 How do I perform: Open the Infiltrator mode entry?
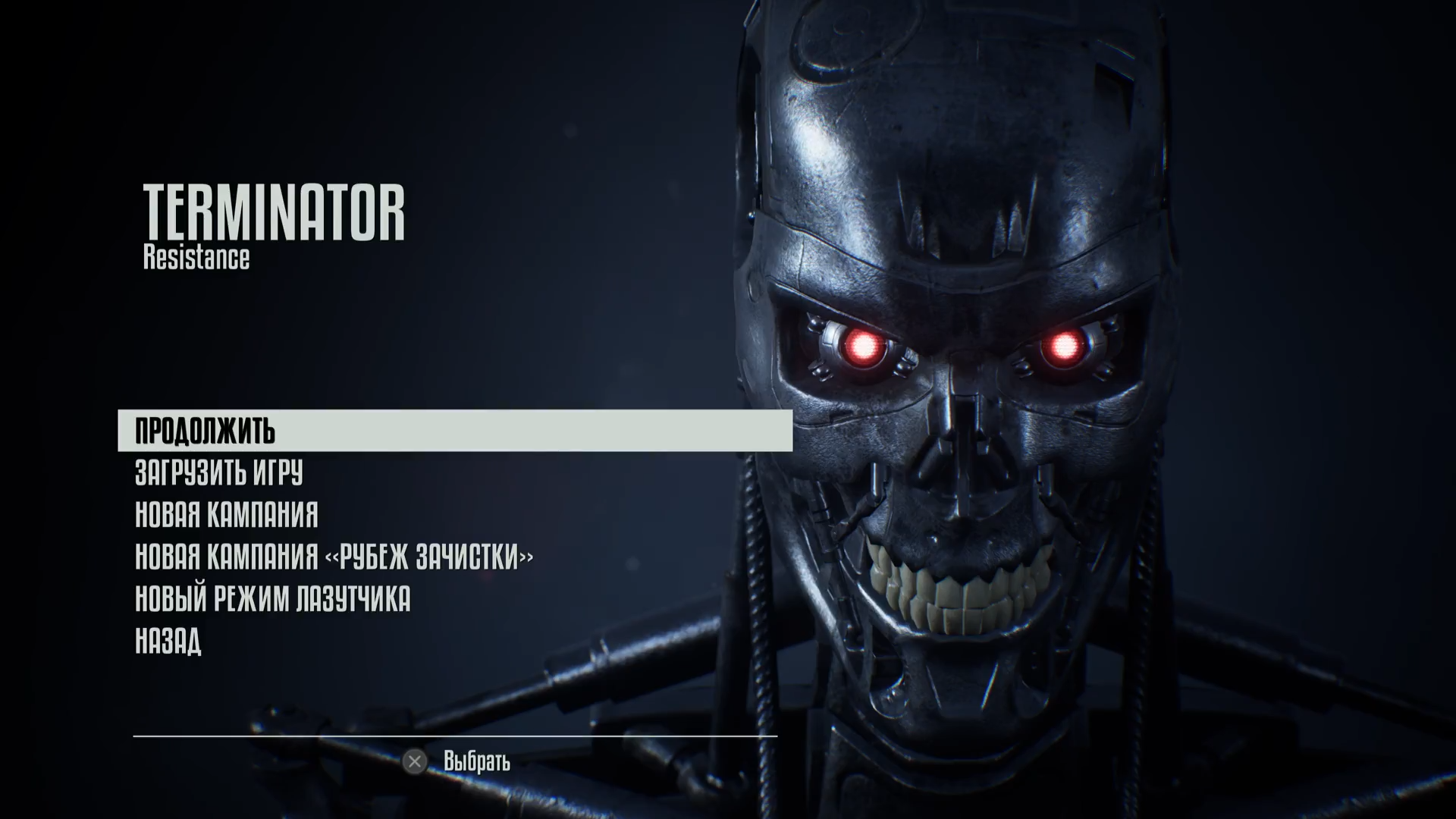[x=273, y=599]
